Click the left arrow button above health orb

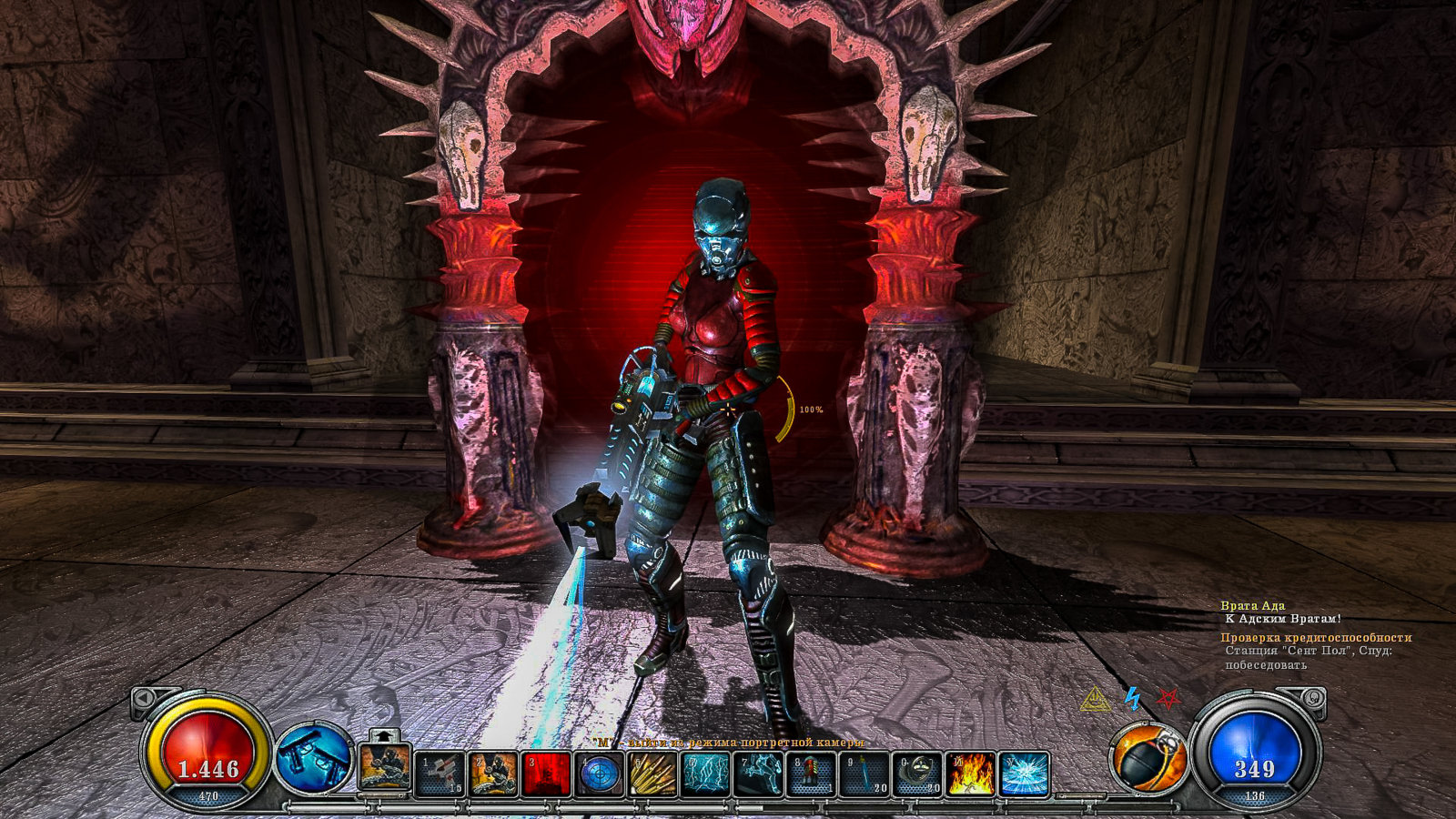(144, 698)
